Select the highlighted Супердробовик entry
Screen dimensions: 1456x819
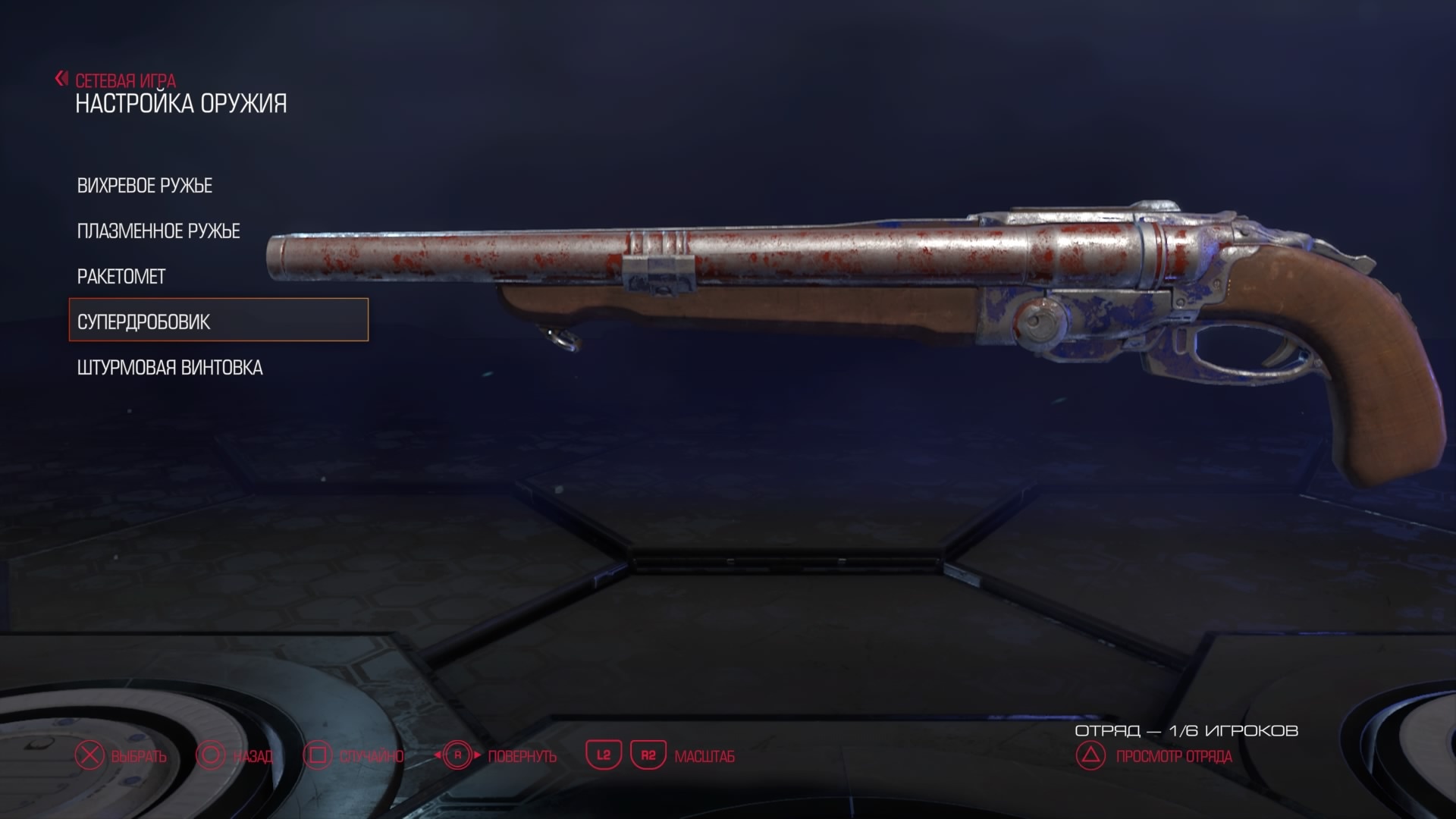(218, 320)
